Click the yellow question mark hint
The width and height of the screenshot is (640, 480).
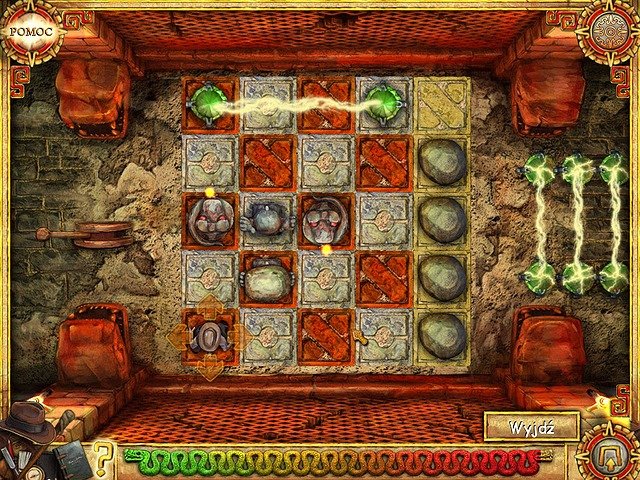pyautogui.click(x=102, y=459)
